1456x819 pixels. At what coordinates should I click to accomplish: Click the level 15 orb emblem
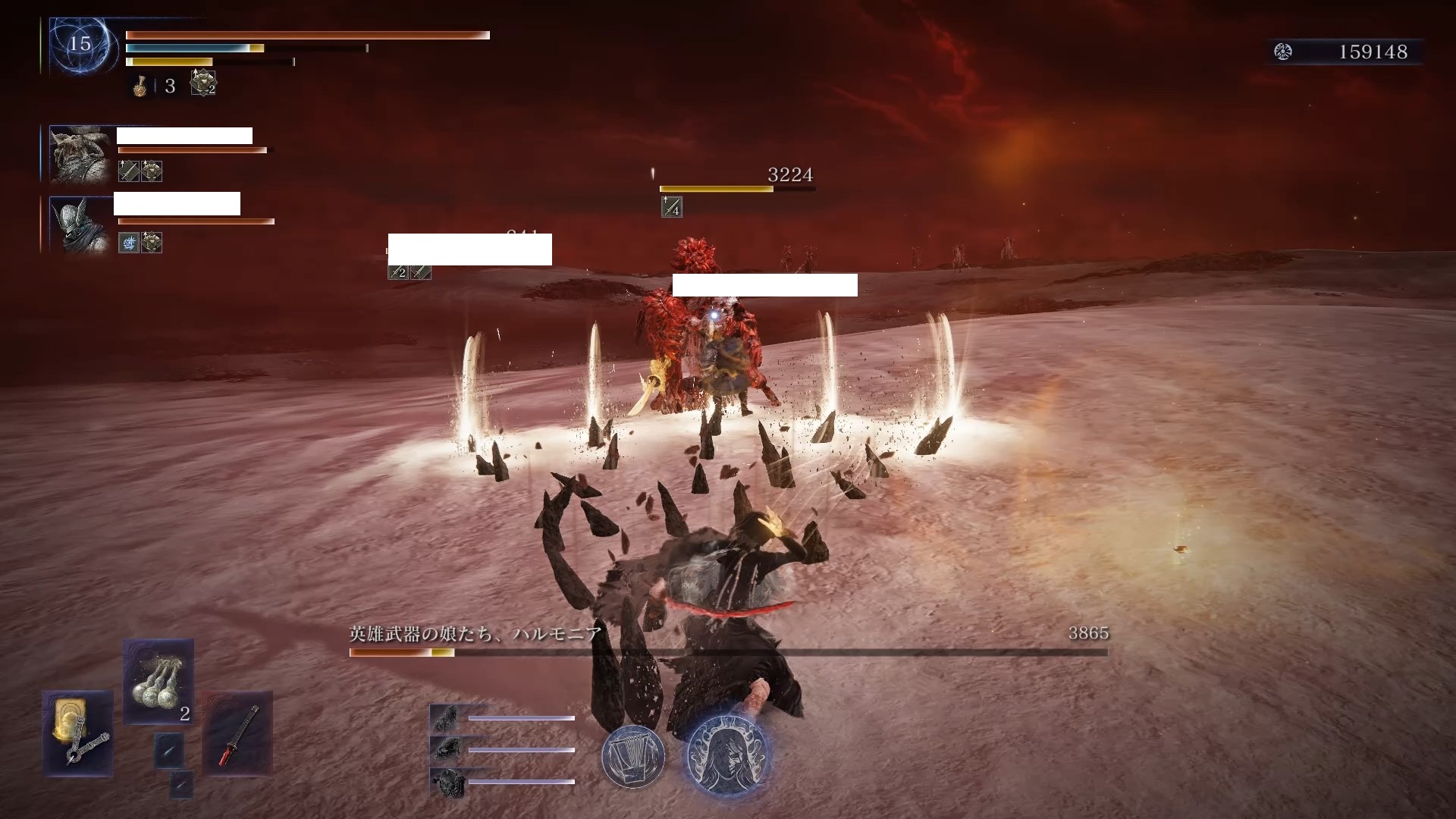[x=80, y=44]
